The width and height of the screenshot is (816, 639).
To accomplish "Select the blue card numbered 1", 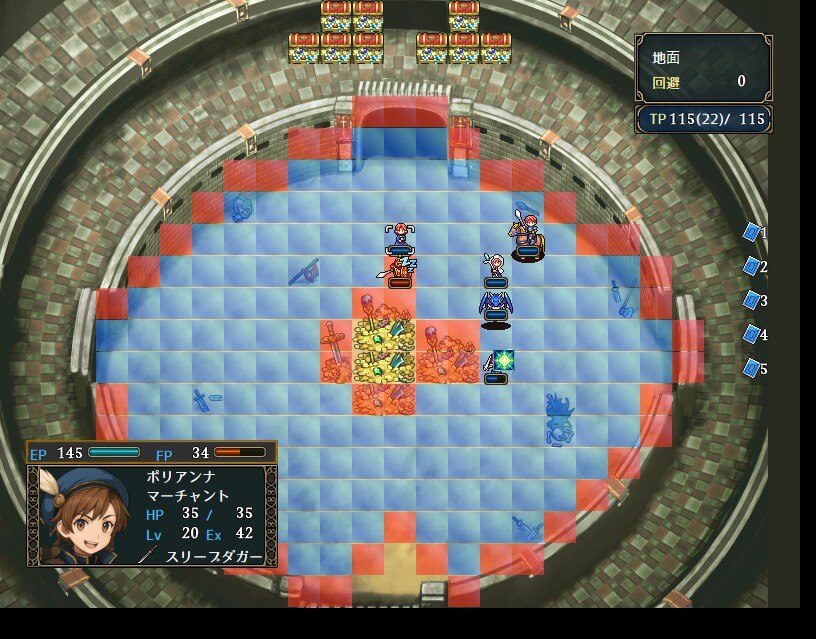I will coord(752,232).
